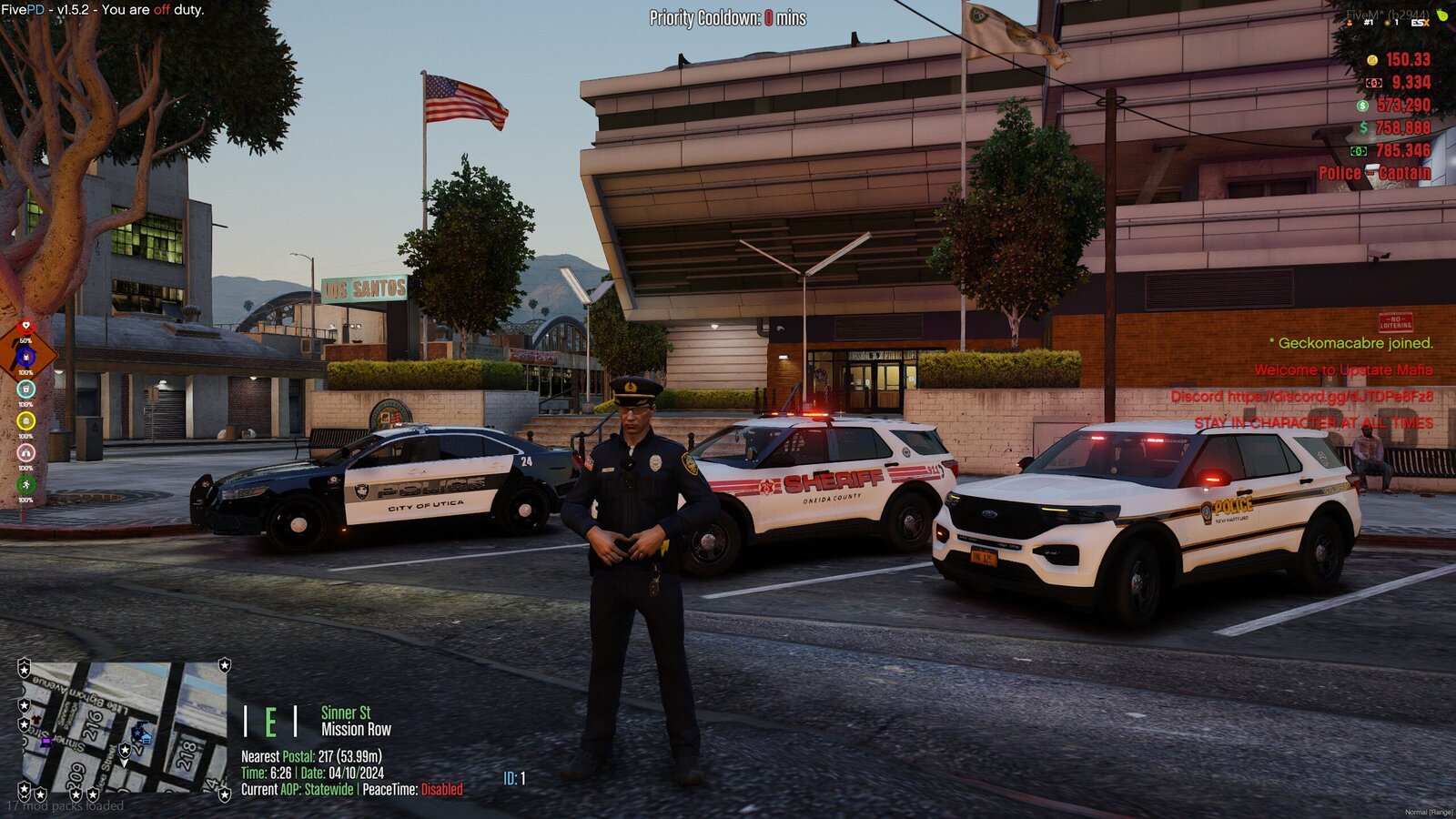This screenshot has height=819, width=1456.
Task: Click the red heart health icon
Action: (x=25, y=326)
